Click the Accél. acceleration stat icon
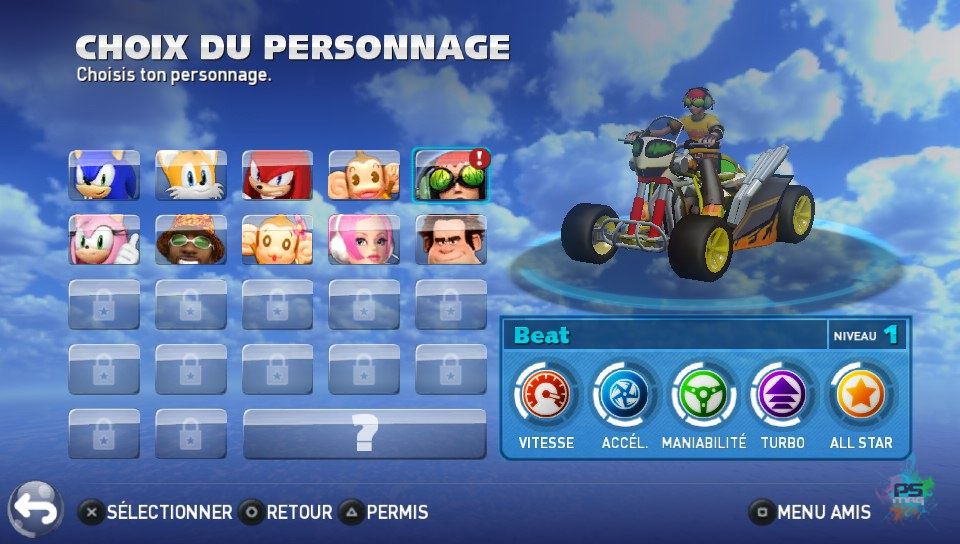The height and width of the screenshot is (544, 960). click(x=624, y=395)
